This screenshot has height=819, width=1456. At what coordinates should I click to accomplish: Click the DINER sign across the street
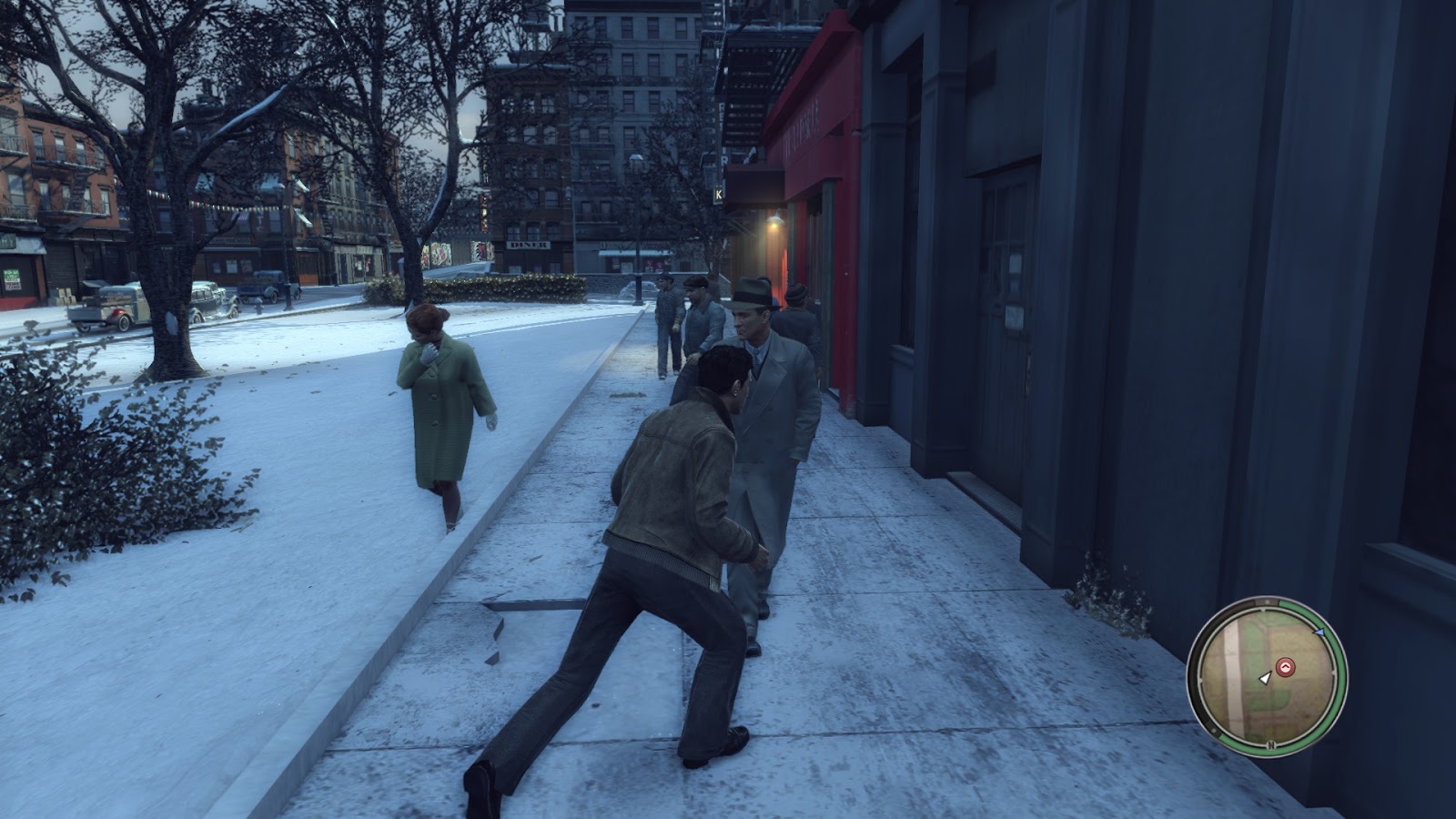[528, 244]
